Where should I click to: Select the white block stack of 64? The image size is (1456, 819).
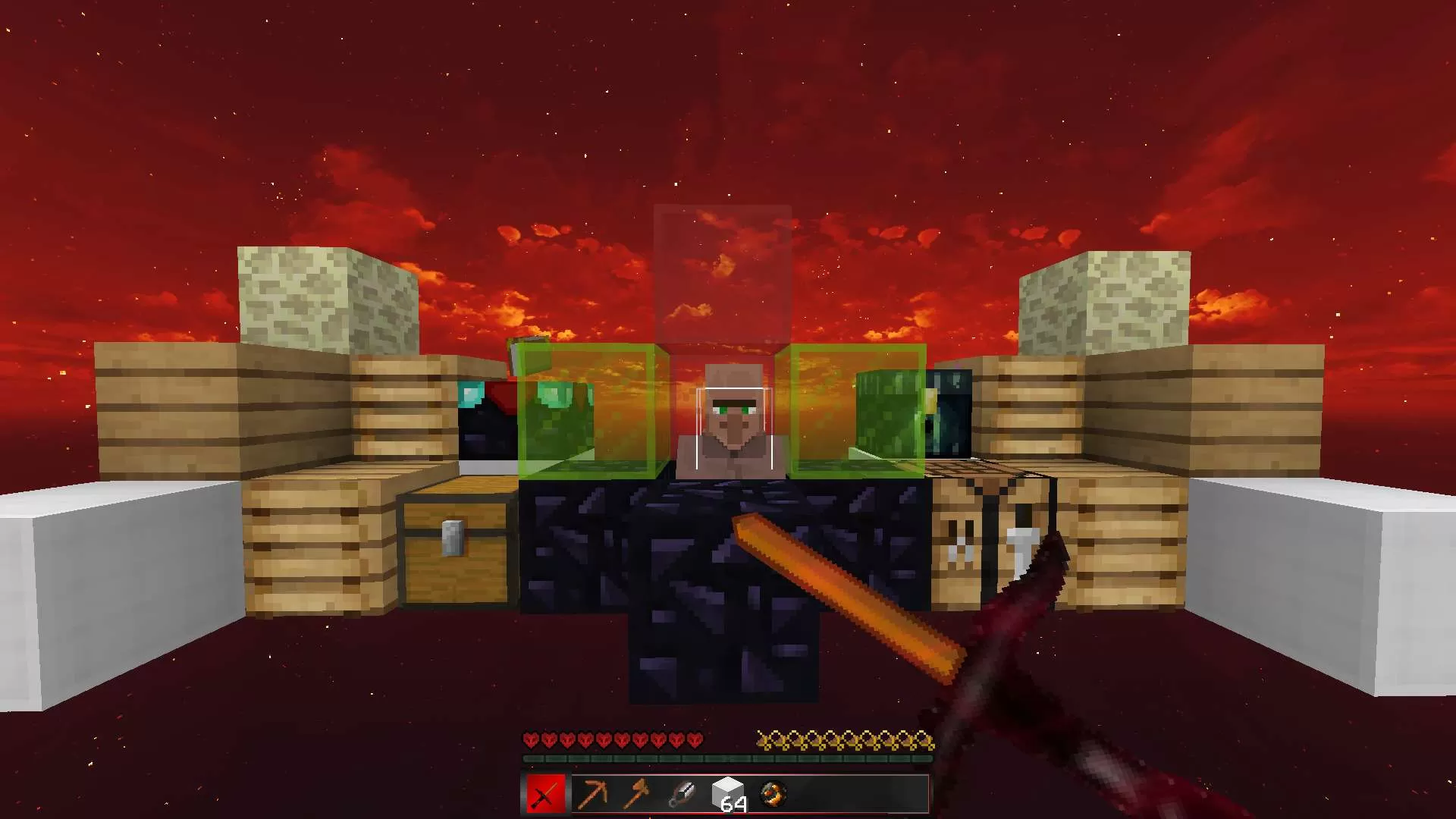click(728, 794)
